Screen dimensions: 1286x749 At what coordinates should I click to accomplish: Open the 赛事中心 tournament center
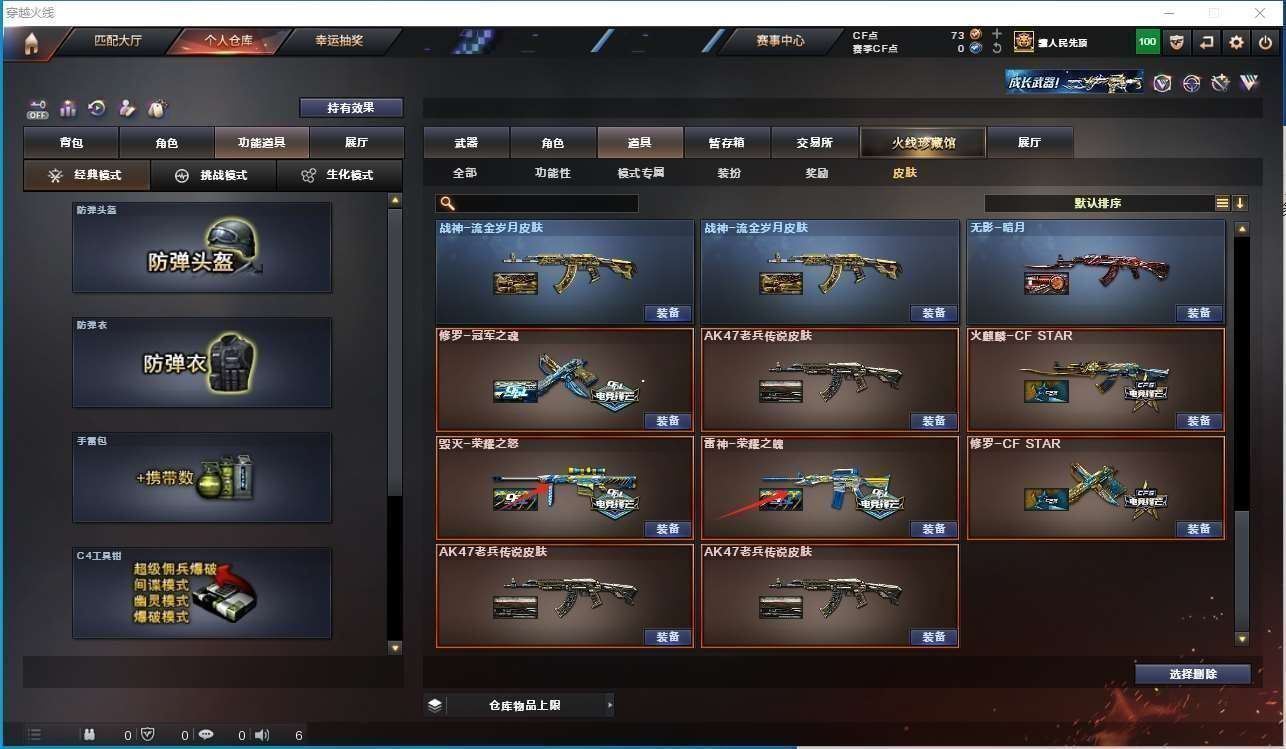tap(779, 41)
